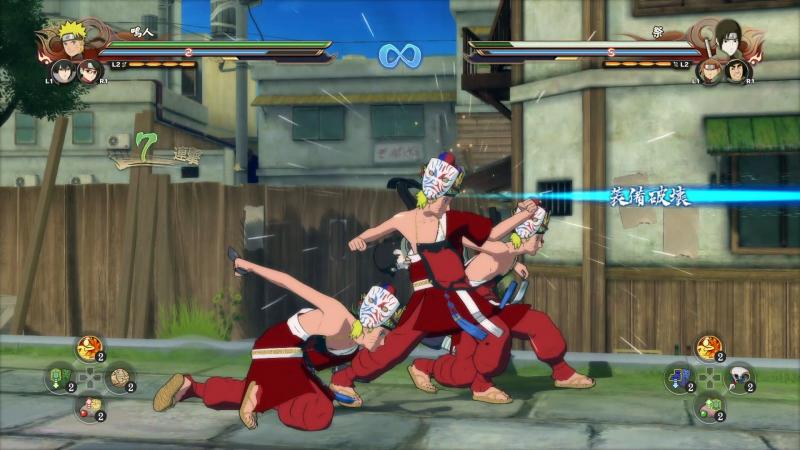
Task: Use Naruto's green ninja tool item
Action: pyautogui.click(x=59, y=378)
